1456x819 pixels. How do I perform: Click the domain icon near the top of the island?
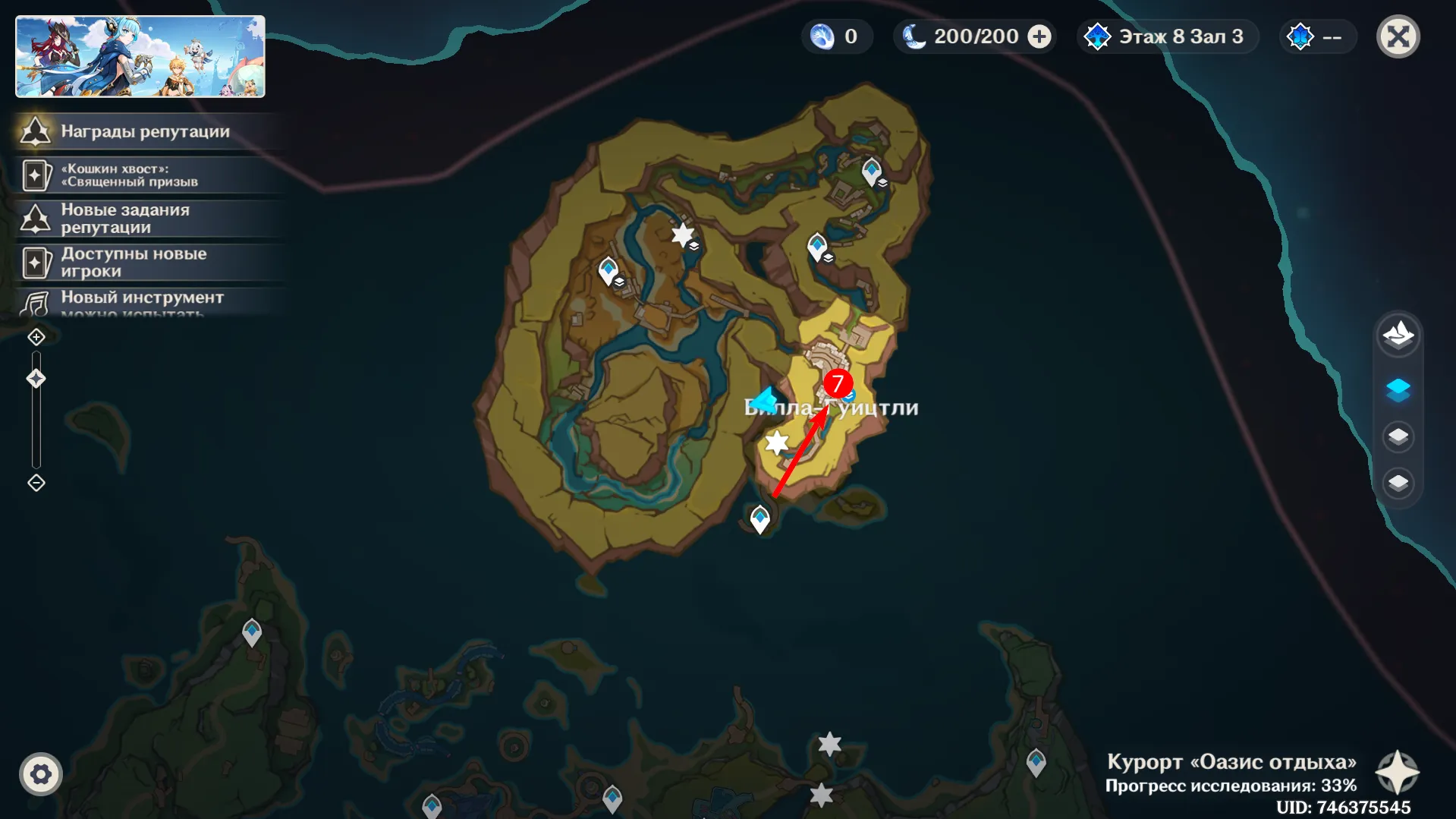(871, 170)
